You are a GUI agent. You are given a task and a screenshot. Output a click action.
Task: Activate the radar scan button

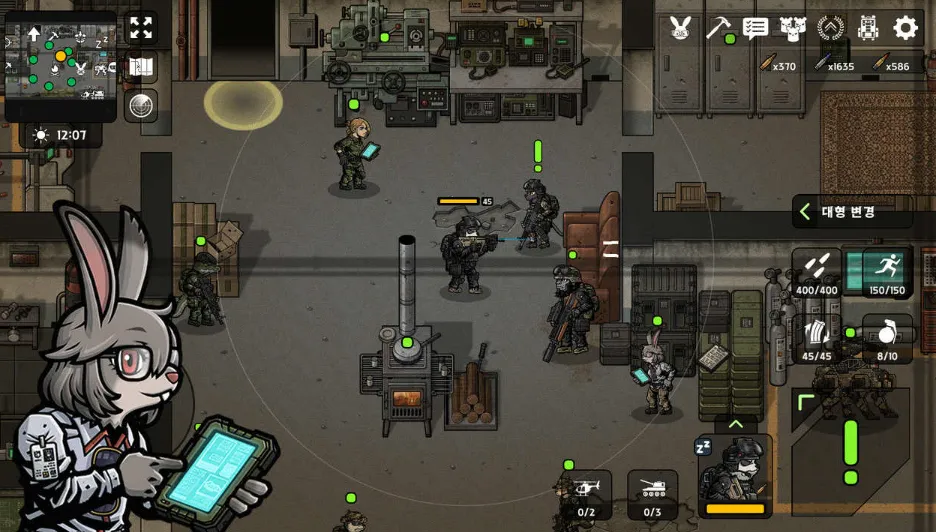[x=141, y=105]
